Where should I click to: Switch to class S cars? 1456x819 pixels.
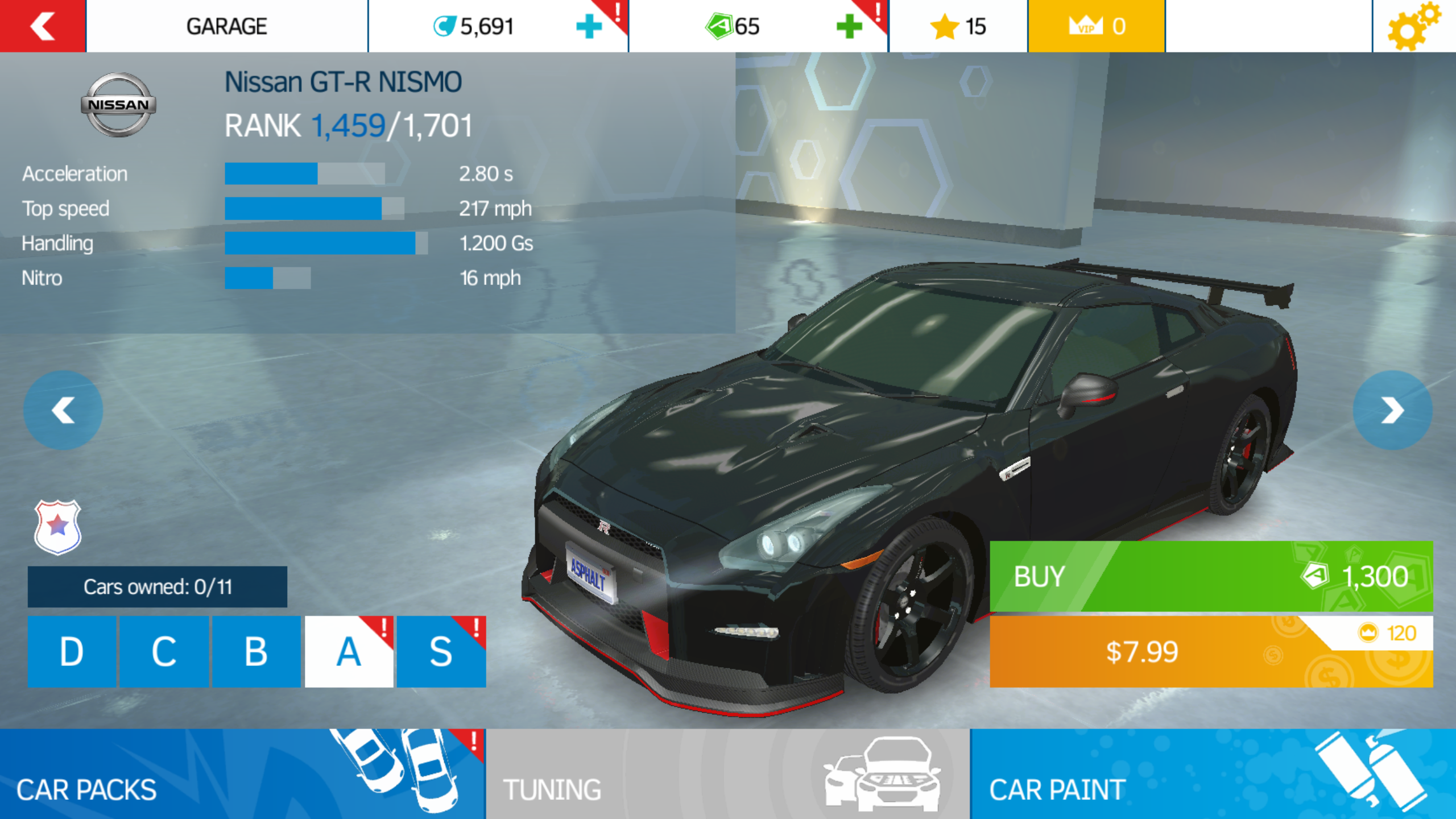point(441,652)
